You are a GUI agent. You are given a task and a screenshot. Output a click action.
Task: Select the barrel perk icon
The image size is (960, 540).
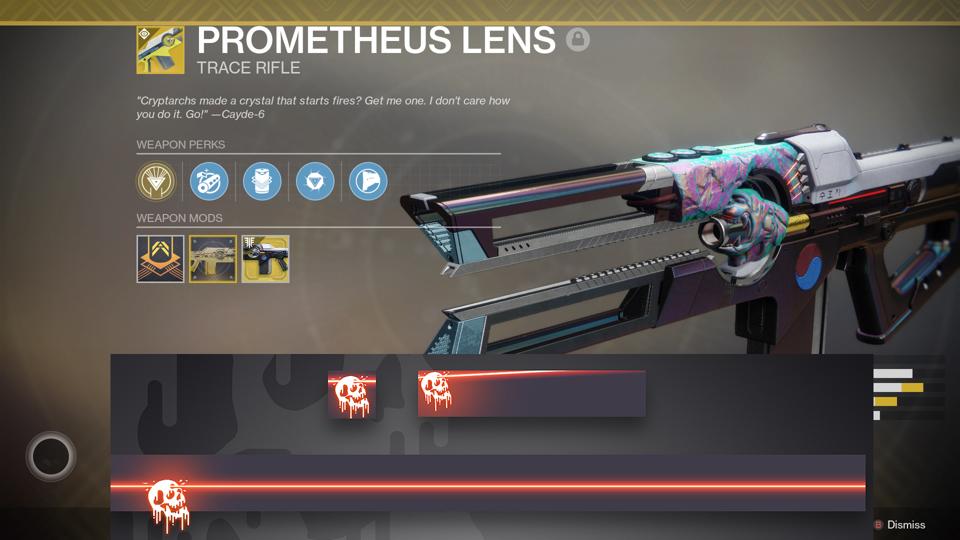point(209,182)
